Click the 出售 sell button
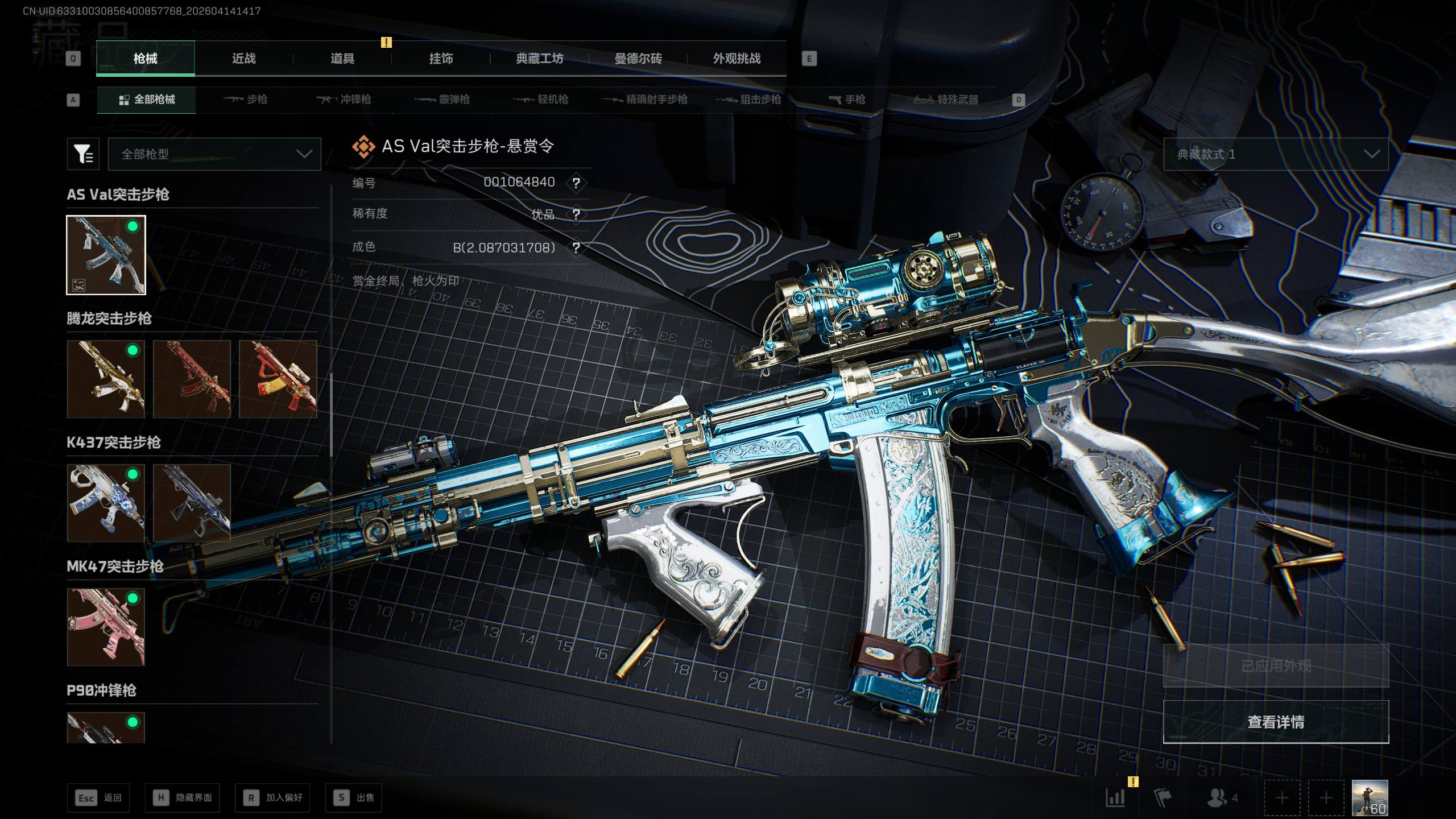1456x819 pixels. coord(354,797)
